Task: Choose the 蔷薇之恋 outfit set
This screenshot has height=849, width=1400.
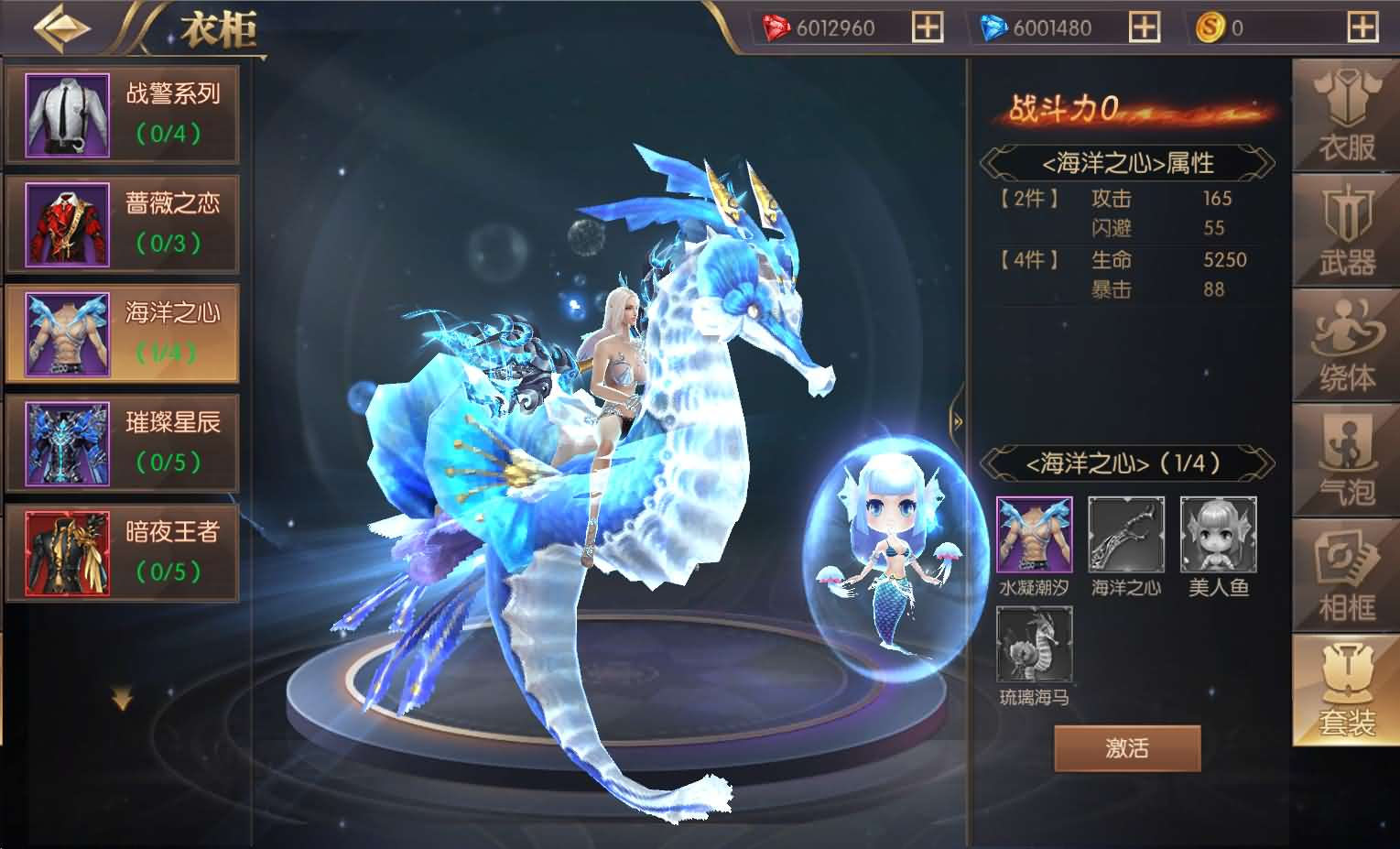Action: 123,225
